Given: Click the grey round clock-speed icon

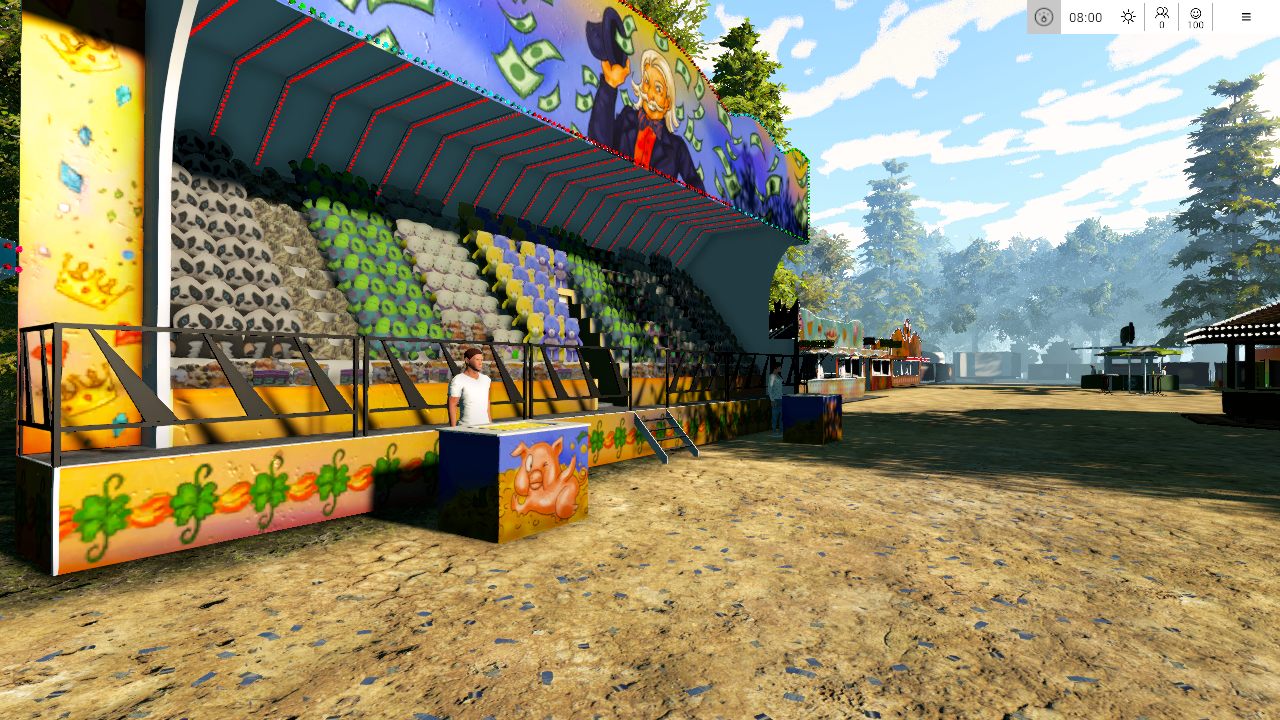Looking at the screenshot, I should (1044, 17).
